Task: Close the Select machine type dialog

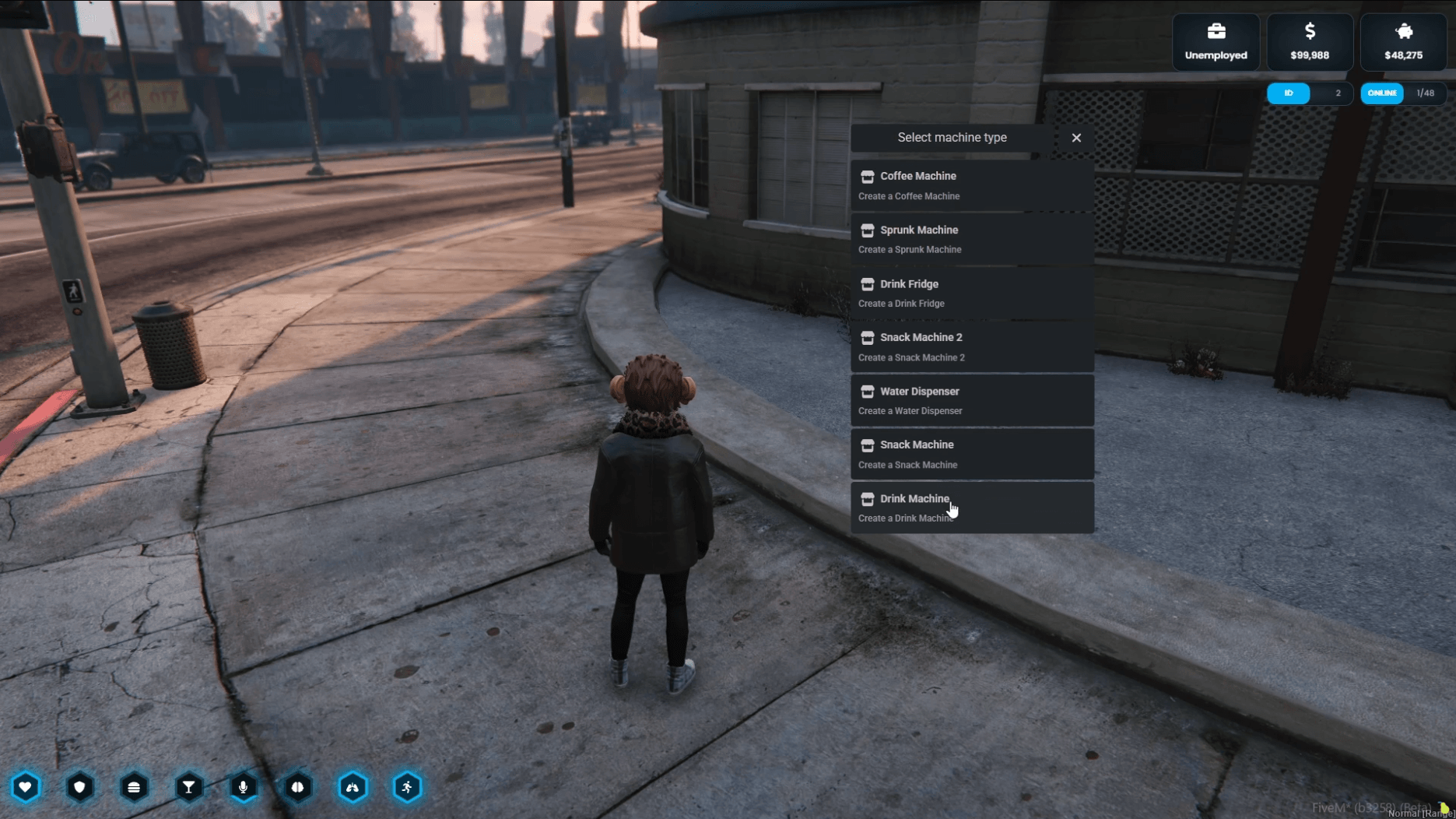Action: click(1076, 138)
